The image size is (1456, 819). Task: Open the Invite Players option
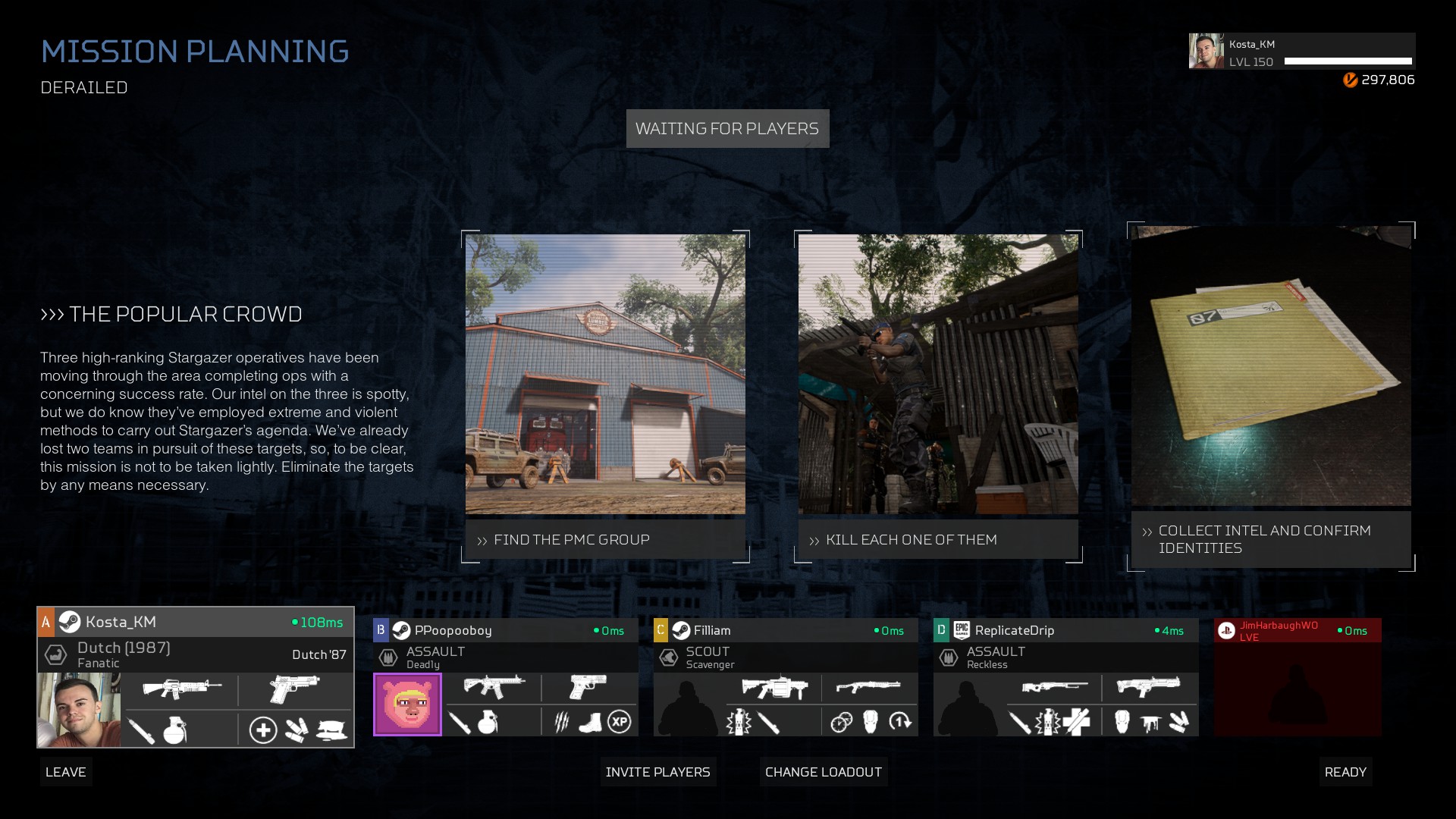(x=657, y=772)
